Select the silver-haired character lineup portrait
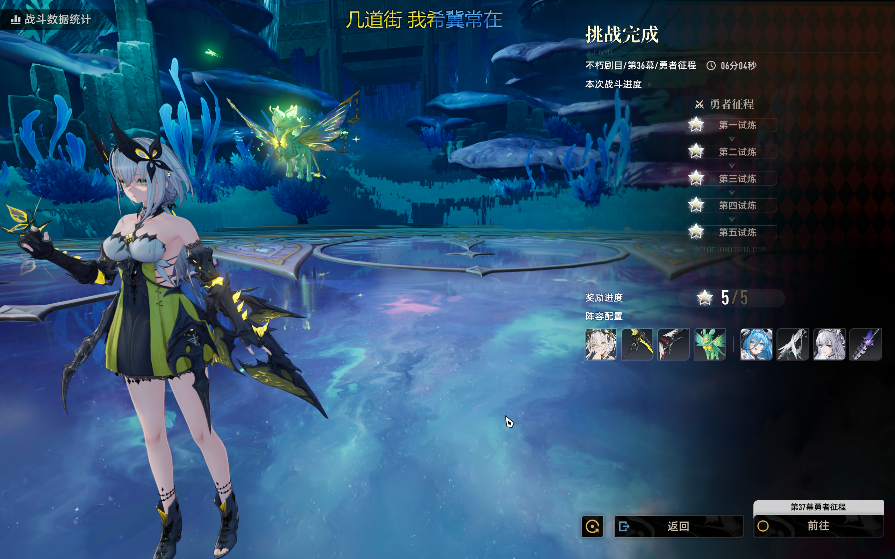This screenshot has width=895, height=559. point(829,344)
